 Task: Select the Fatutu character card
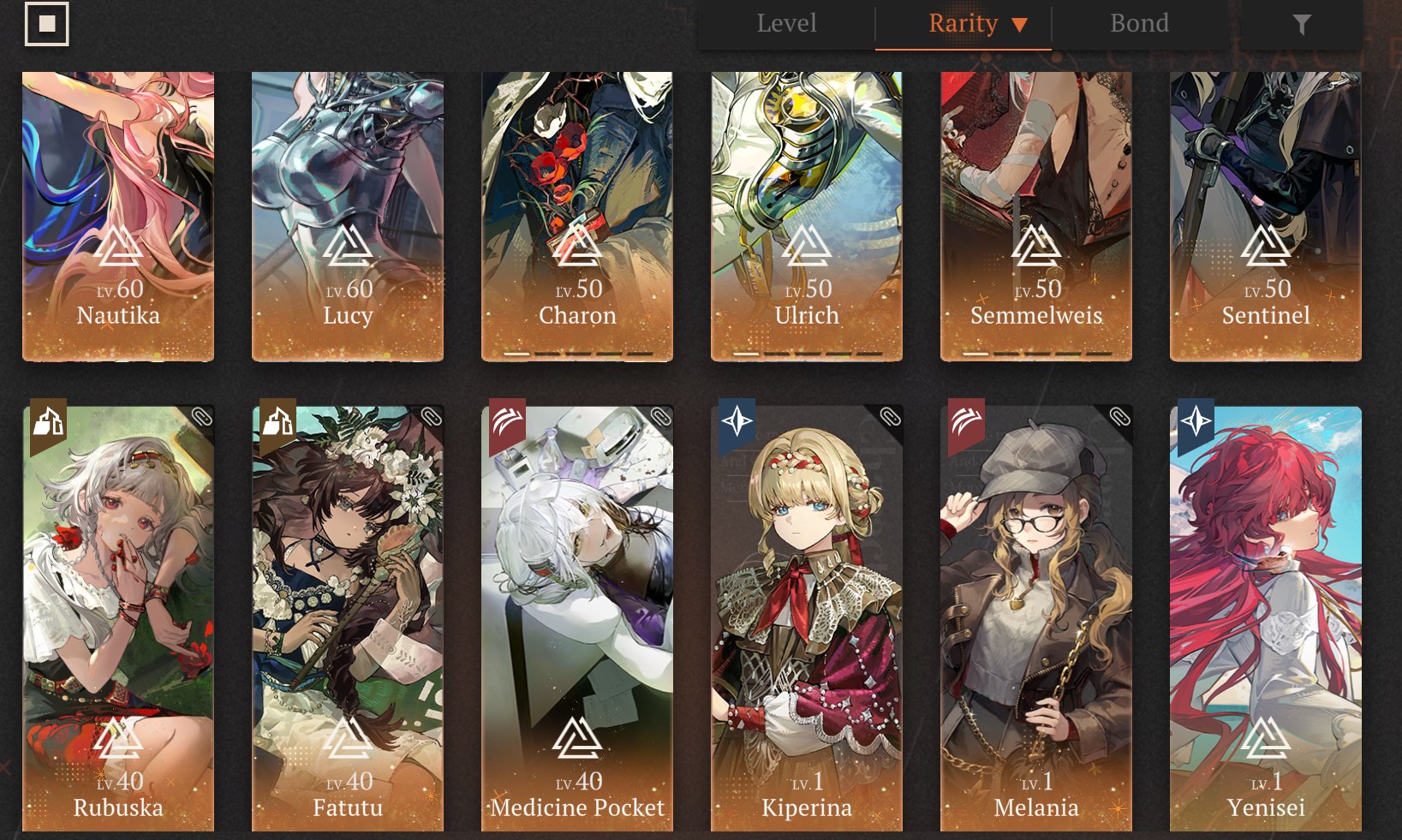(x=348, y=617)
